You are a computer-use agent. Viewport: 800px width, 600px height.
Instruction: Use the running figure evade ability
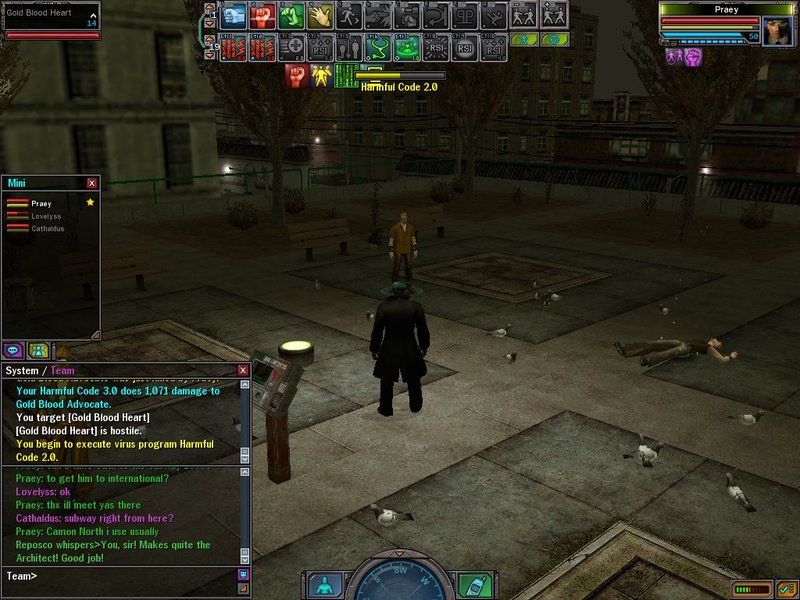click(x=349, y=15)
